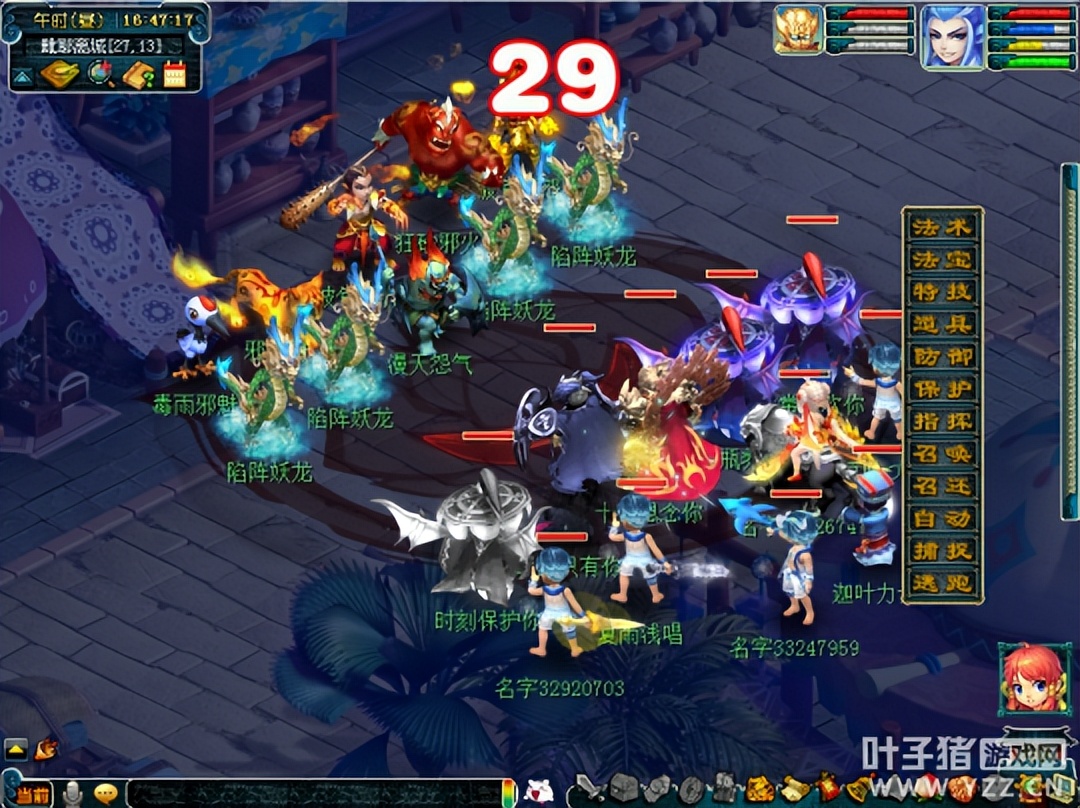Choose the 指挥 command option
1080x808 pixels.
[x=942, y=420]
